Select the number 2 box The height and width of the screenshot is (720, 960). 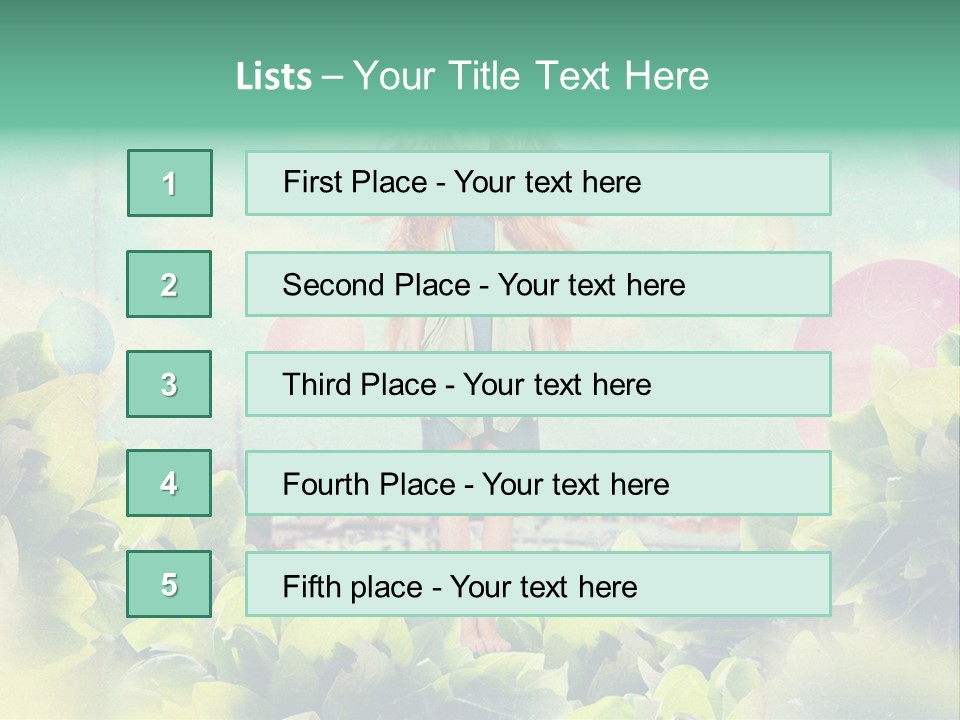(169, 284)
